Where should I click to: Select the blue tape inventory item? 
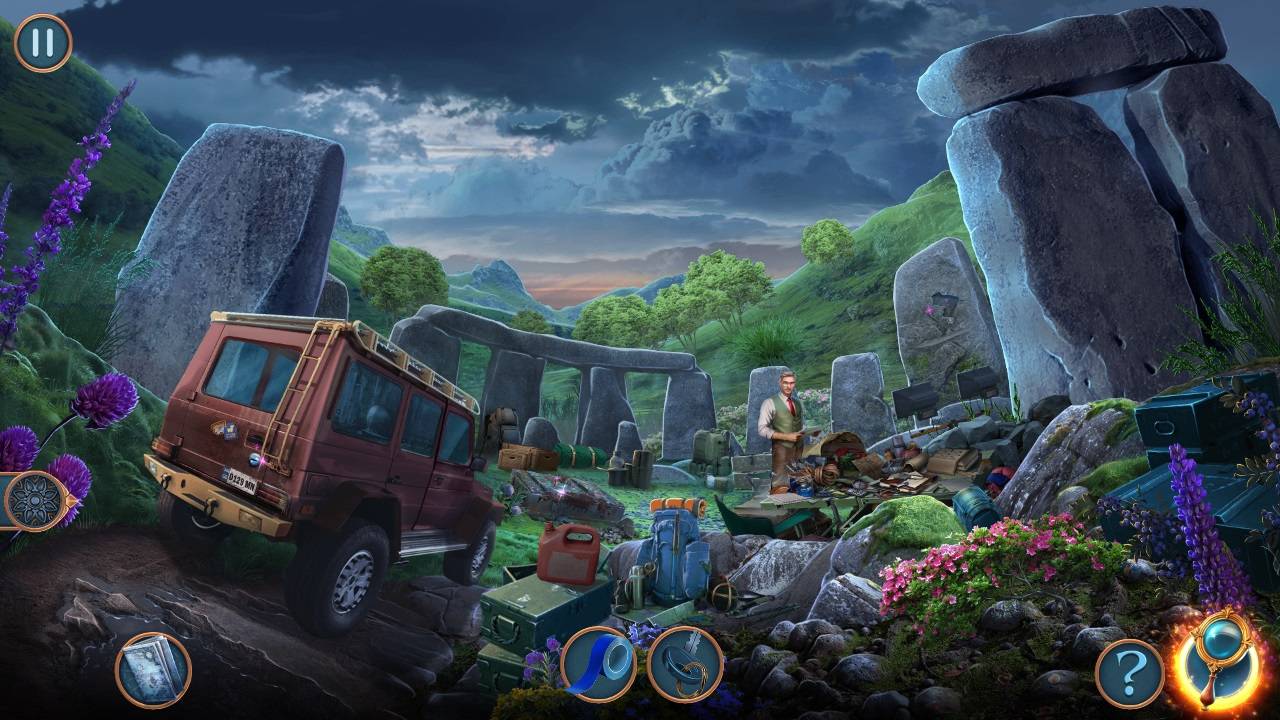point(598,664)
